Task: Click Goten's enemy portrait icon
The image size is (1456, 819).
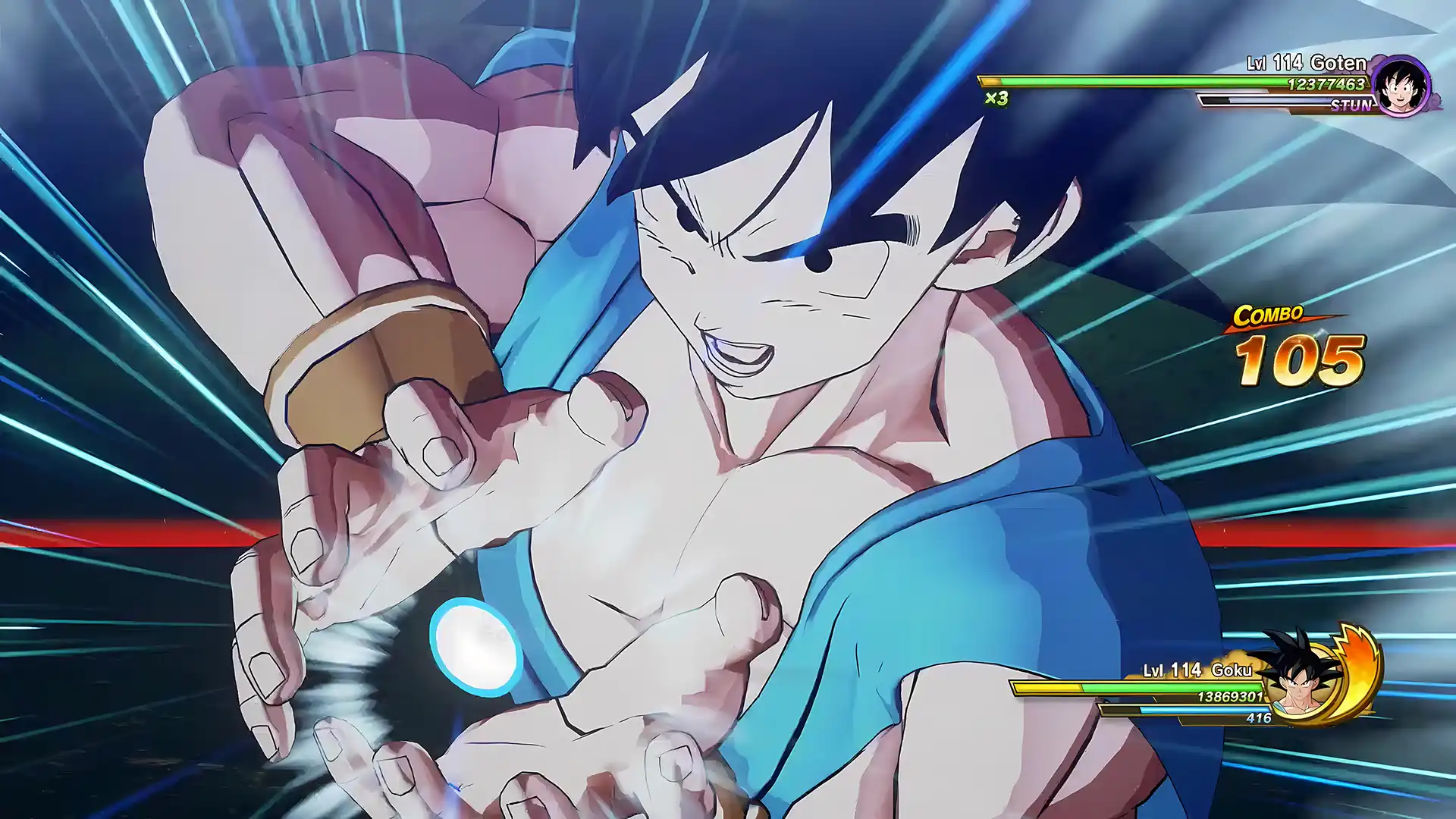Action: point(1400,85)
